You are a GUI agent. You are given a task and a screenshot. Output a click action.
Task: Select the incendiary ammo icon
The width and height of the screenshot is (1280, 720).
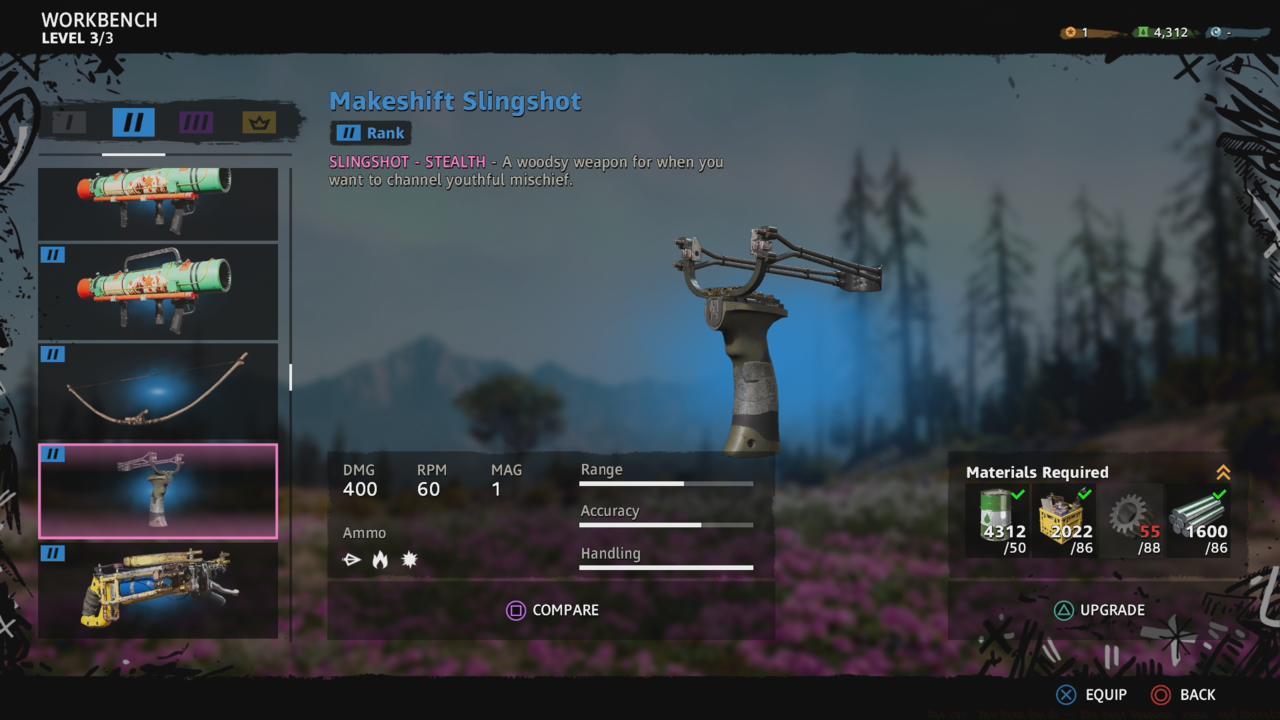(380, 559)
